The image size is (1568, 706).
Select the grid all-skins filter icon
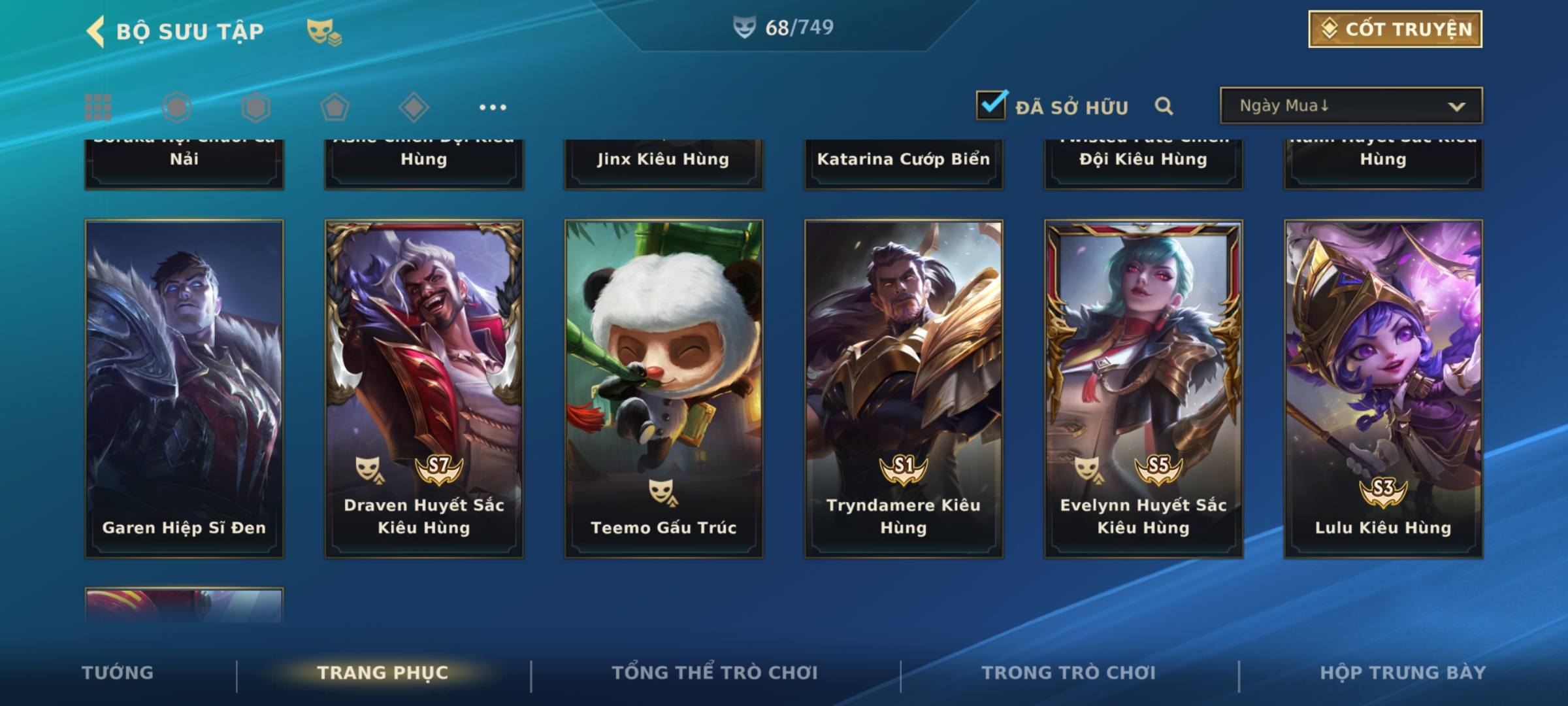tap(98, 107)
